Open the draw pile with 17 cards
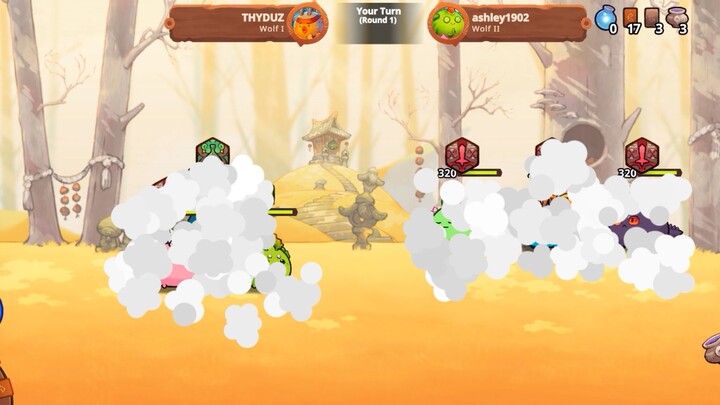Screen dimensions: 720x405 click(x=631, y=17)
